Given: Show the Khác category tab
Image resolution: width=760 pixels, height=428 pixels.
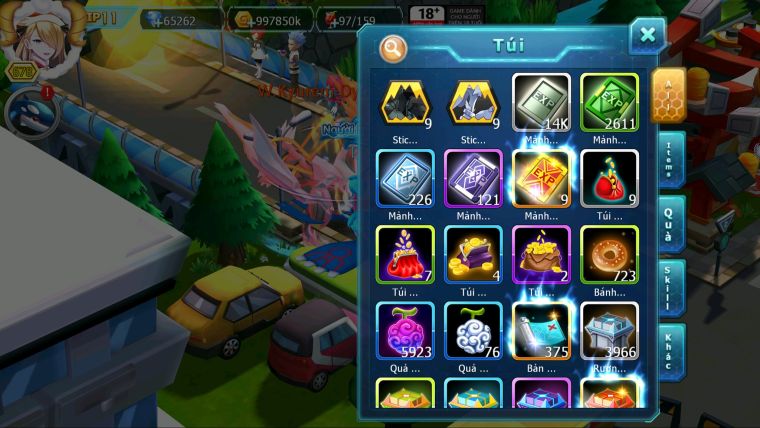Looking at the screenshot, I should (x=669, y=350).
